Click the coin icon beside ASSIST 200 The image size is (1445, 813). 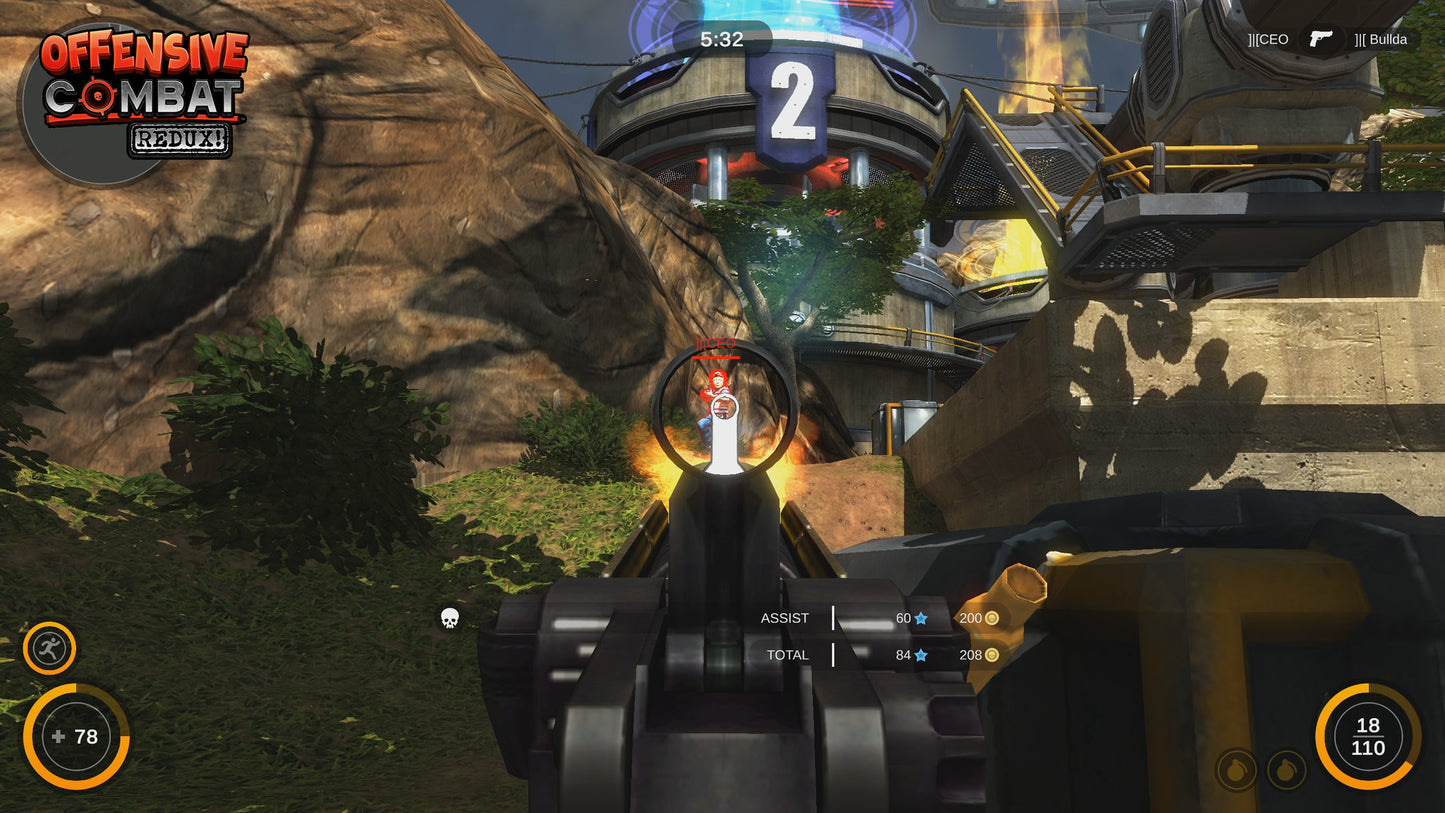[990, 618]
